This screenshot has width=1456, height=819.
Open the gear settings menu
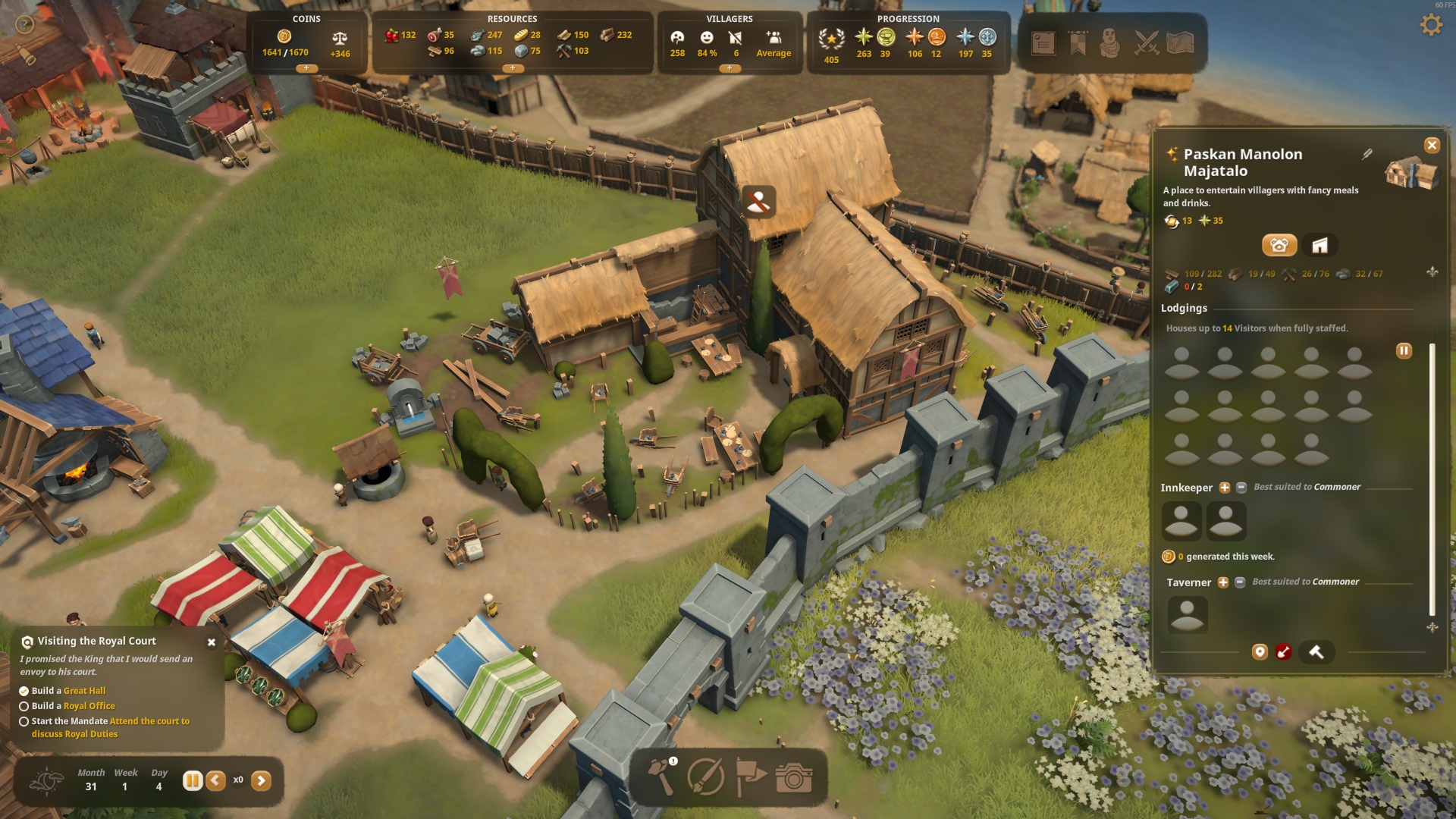1431,25
